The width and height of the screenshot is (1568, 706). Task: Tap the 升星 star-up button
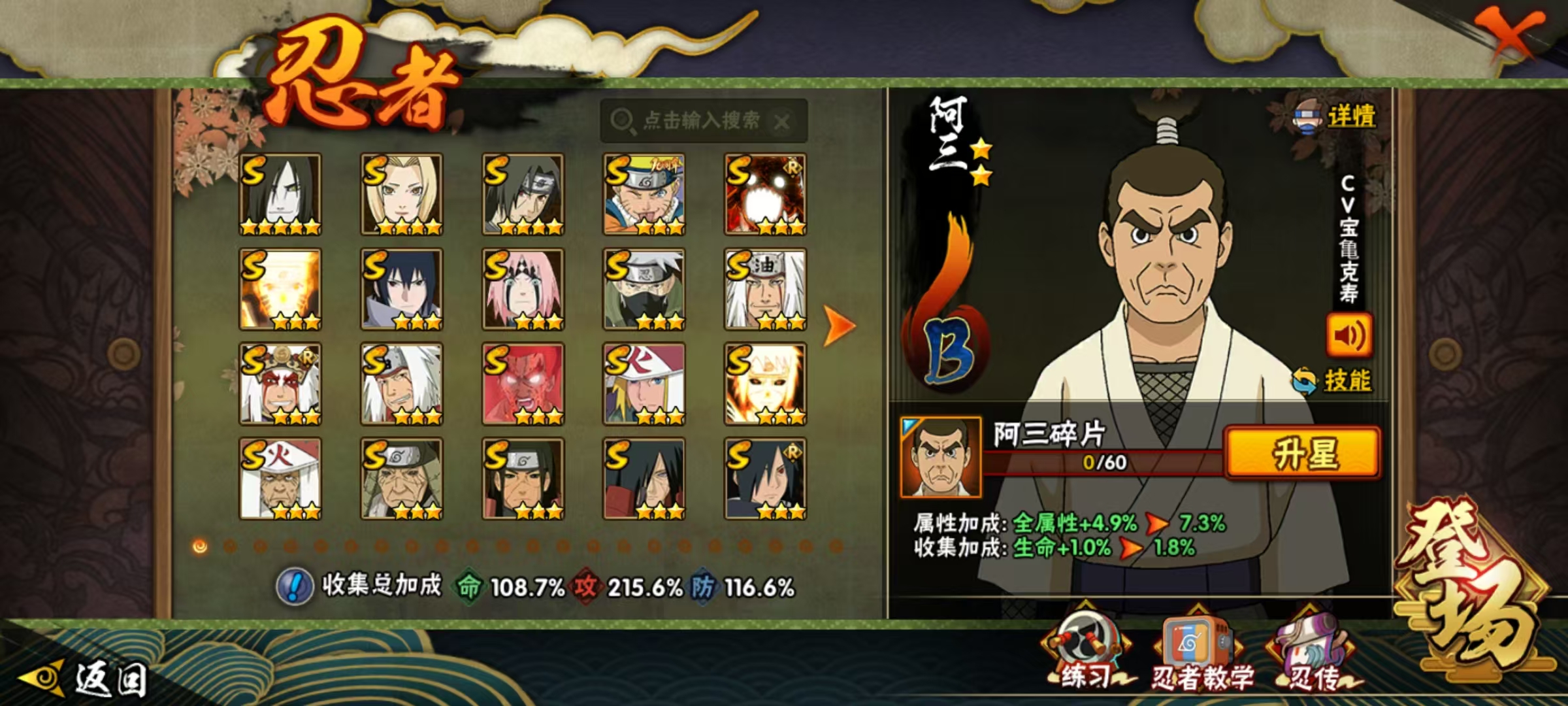pos(1303,454)
